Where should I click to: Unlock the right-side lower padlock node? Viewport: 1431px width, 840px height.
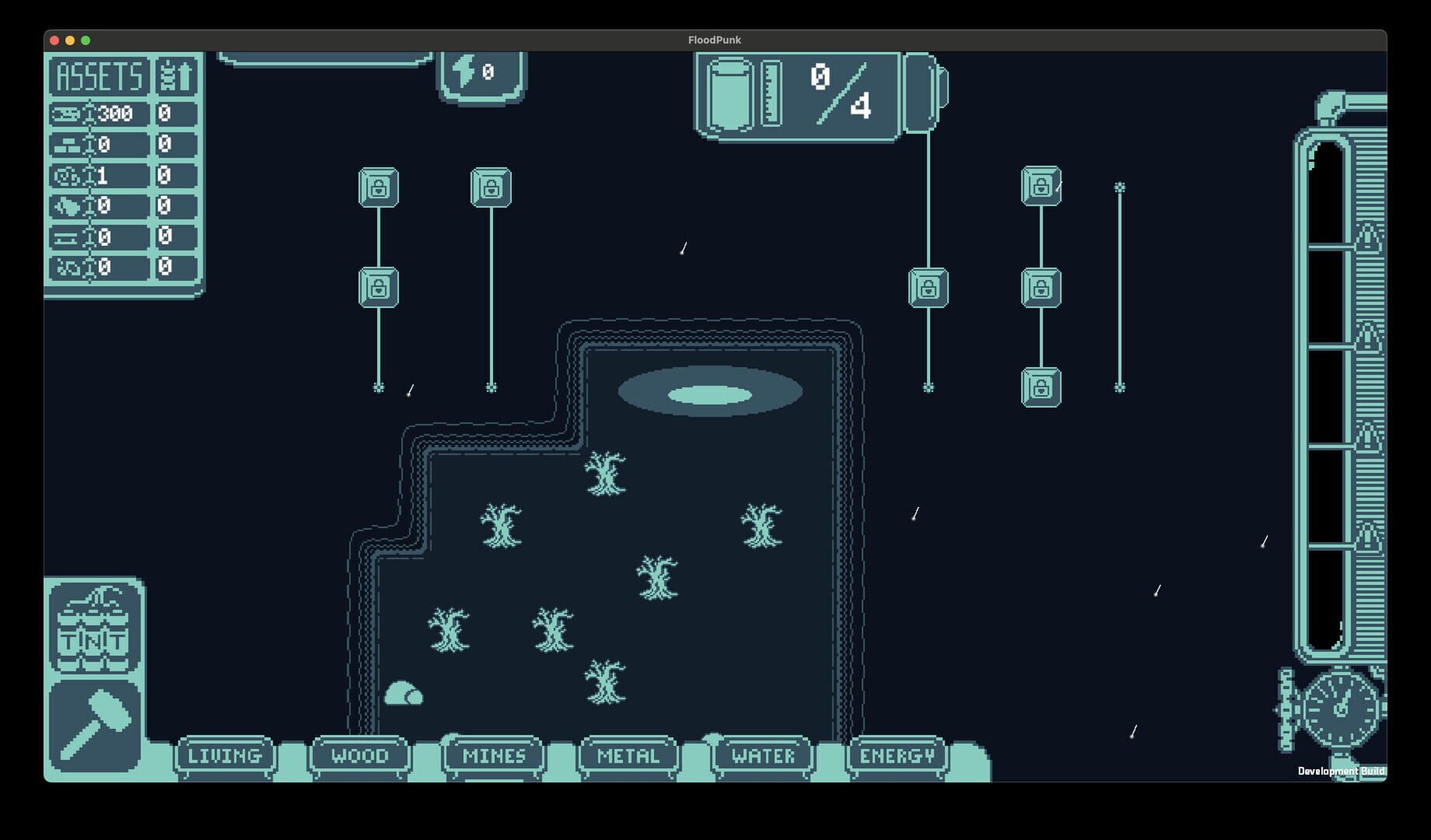click(1042, 387)
